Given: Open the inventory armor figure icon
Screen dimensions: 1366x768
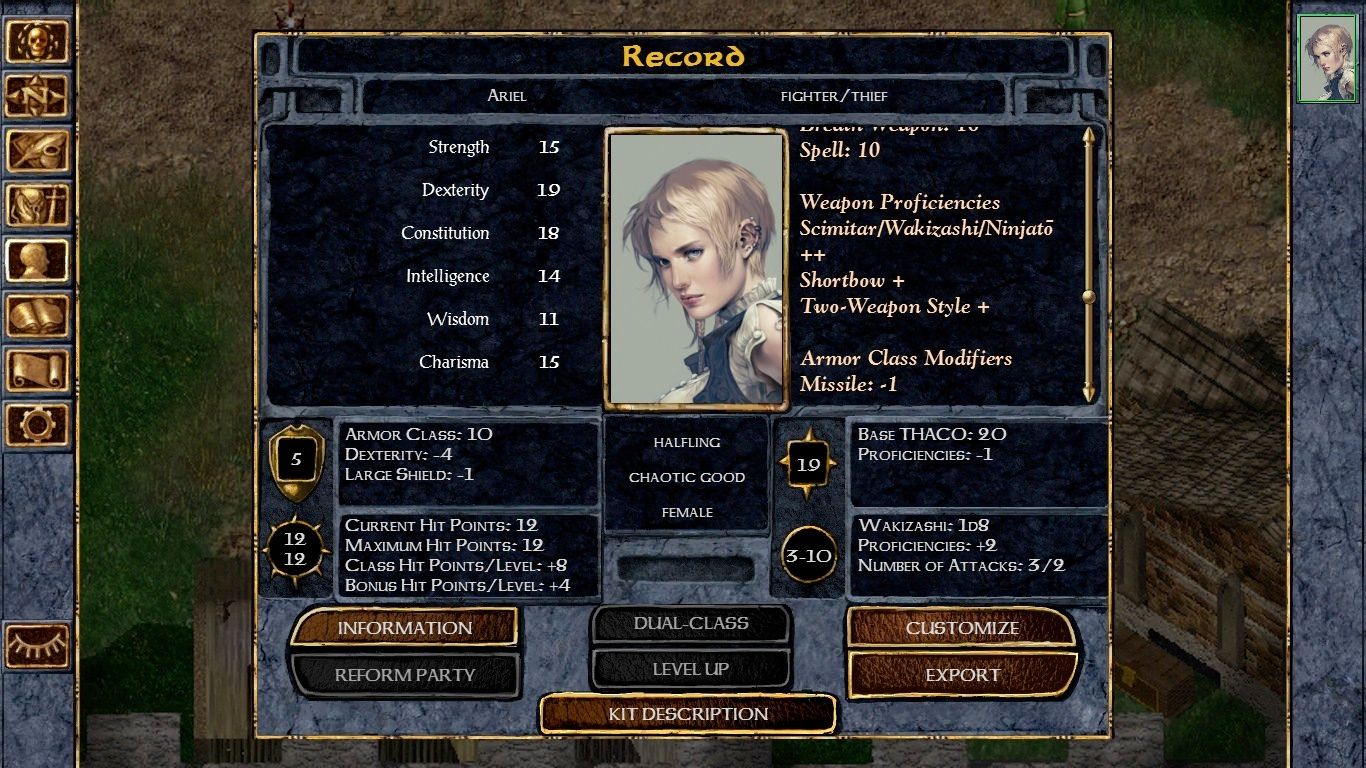Looking at the screenshot, I should tap(38, 206).
